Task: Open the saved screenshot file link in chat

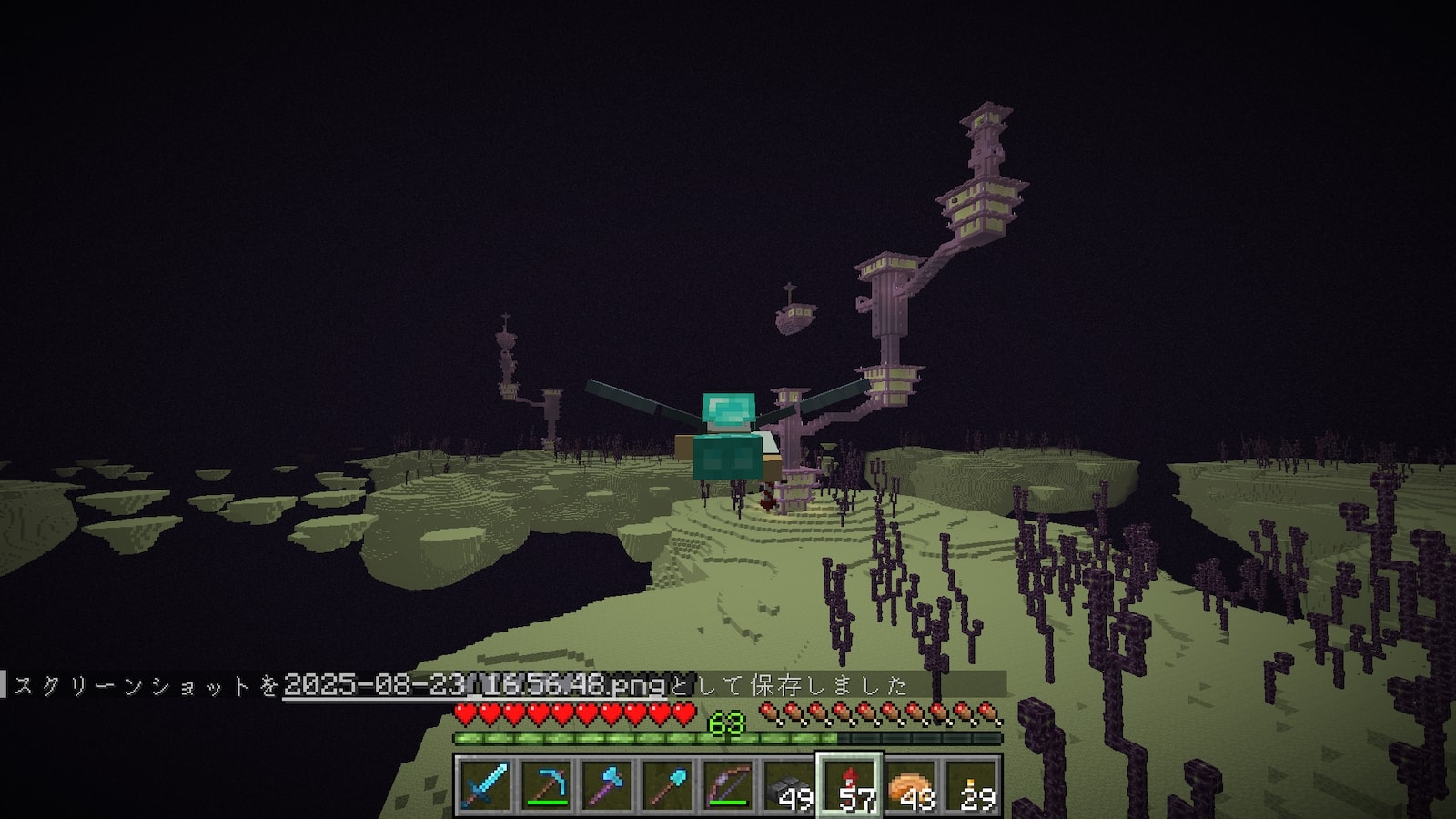Action: point(474,684)
